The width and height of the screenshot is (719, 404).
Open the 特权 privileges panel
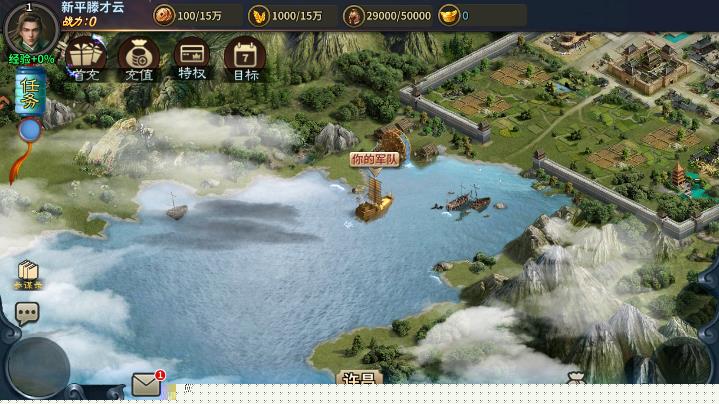[192, 58]
